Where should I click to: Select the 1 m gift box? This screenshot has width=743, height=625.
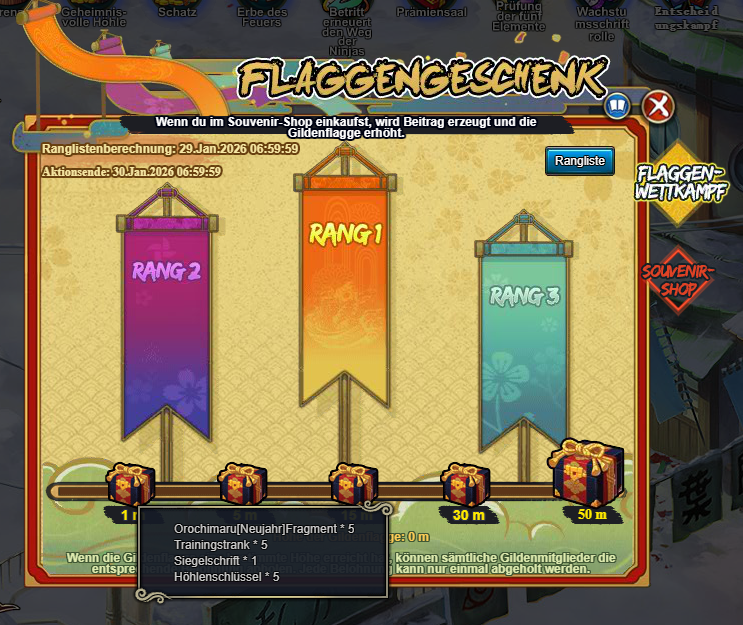click(x=130, y=483)
